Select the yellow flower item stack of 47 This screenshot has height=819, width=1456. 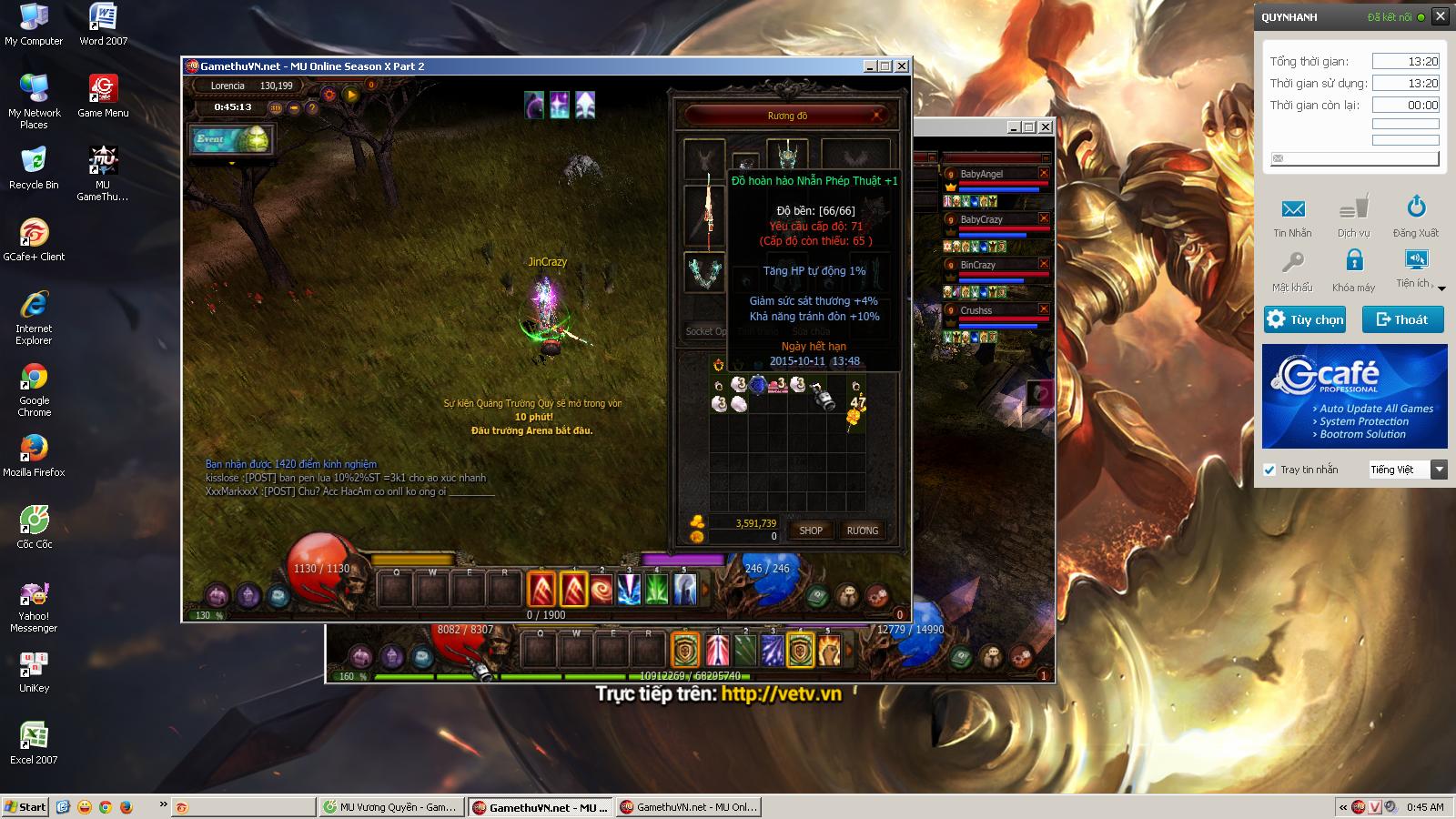tap(854, 408)
